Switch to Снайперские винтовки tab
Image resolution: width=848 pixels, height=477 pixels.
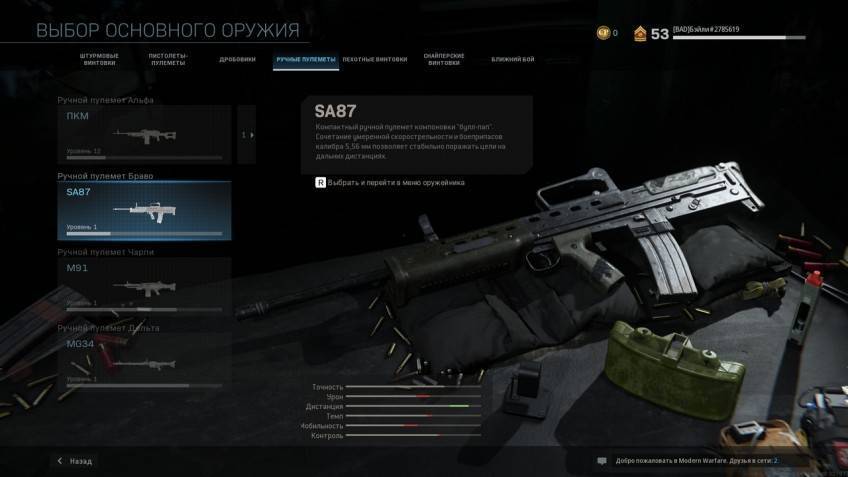coord(445,59)
